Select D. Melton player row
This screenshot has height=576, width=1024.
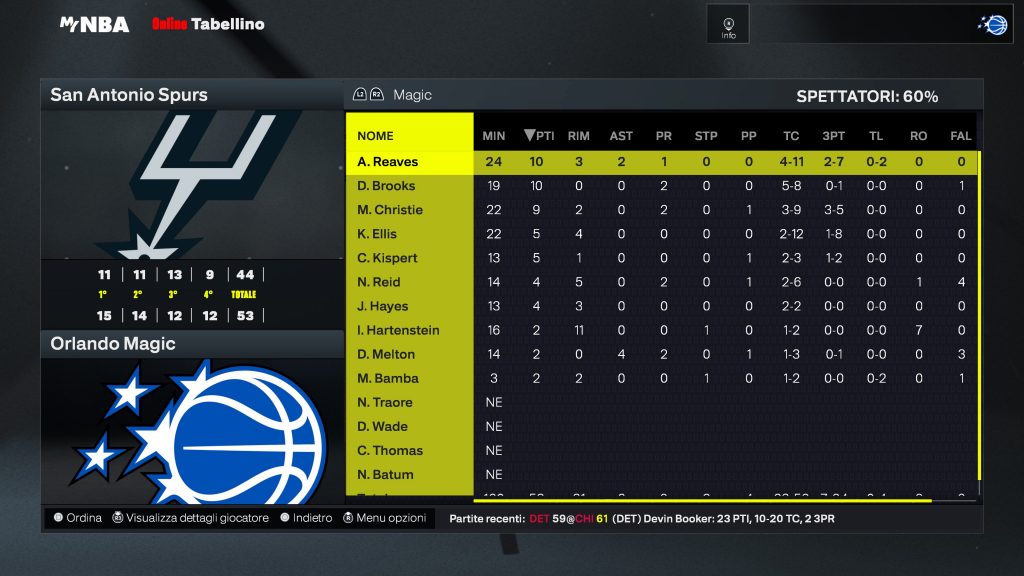(386, 354)
